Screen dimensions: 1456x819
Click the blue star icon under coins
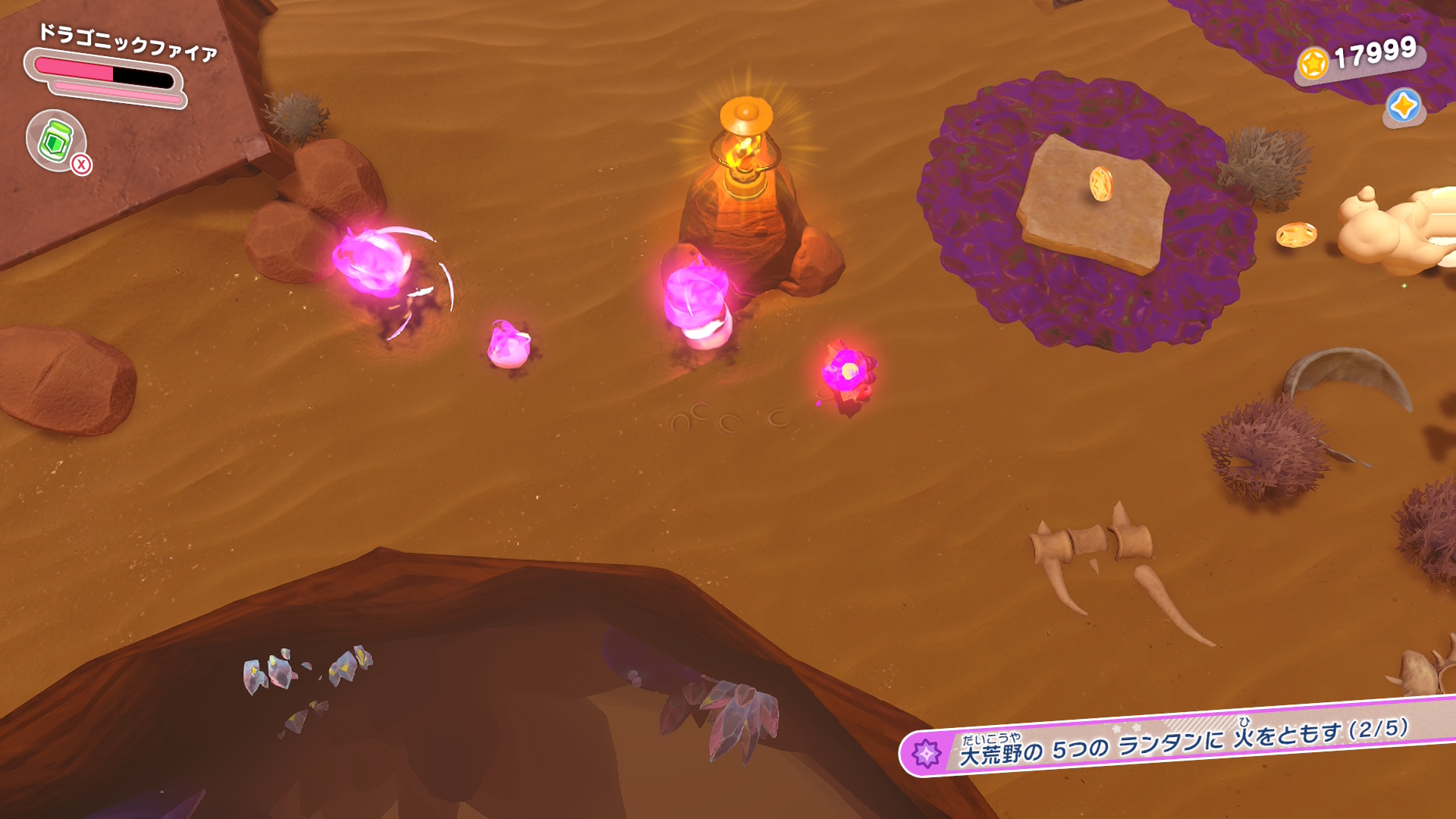point(1403,106)
